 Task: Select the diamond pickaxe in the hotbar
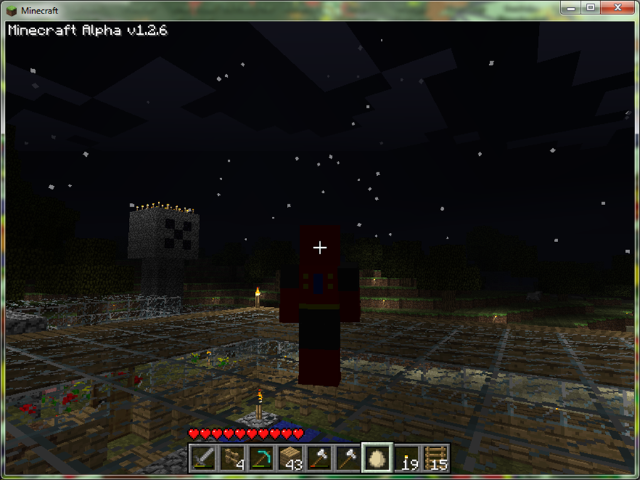tap(262, 458)
